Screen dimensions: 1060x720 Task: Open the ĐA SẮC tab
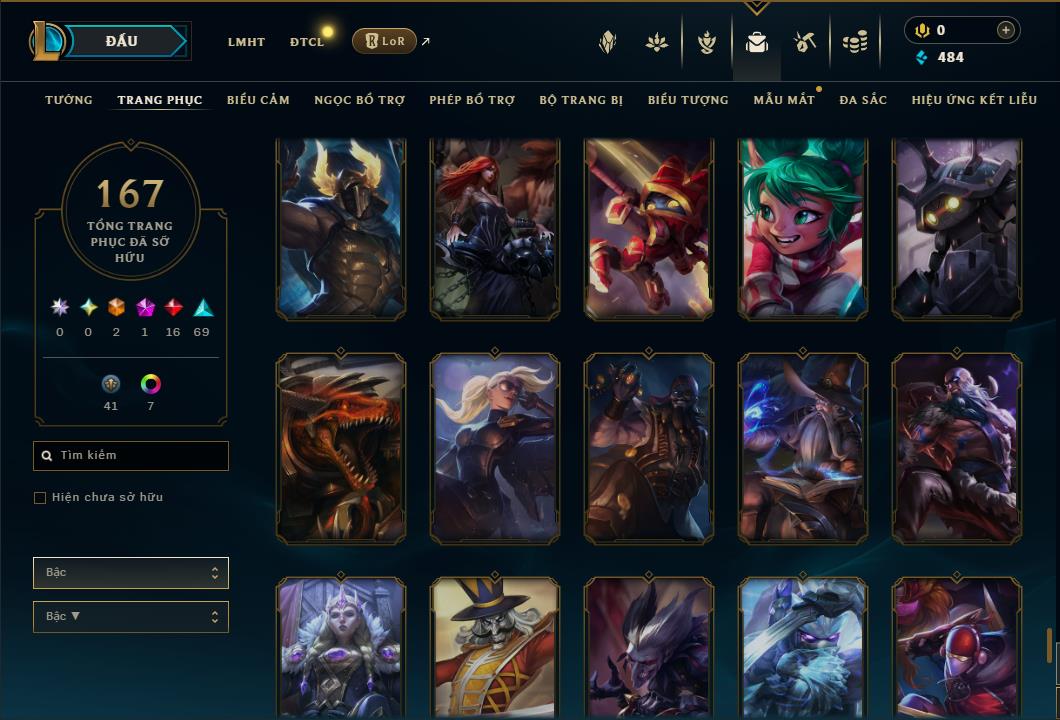[x=863, y=100]
